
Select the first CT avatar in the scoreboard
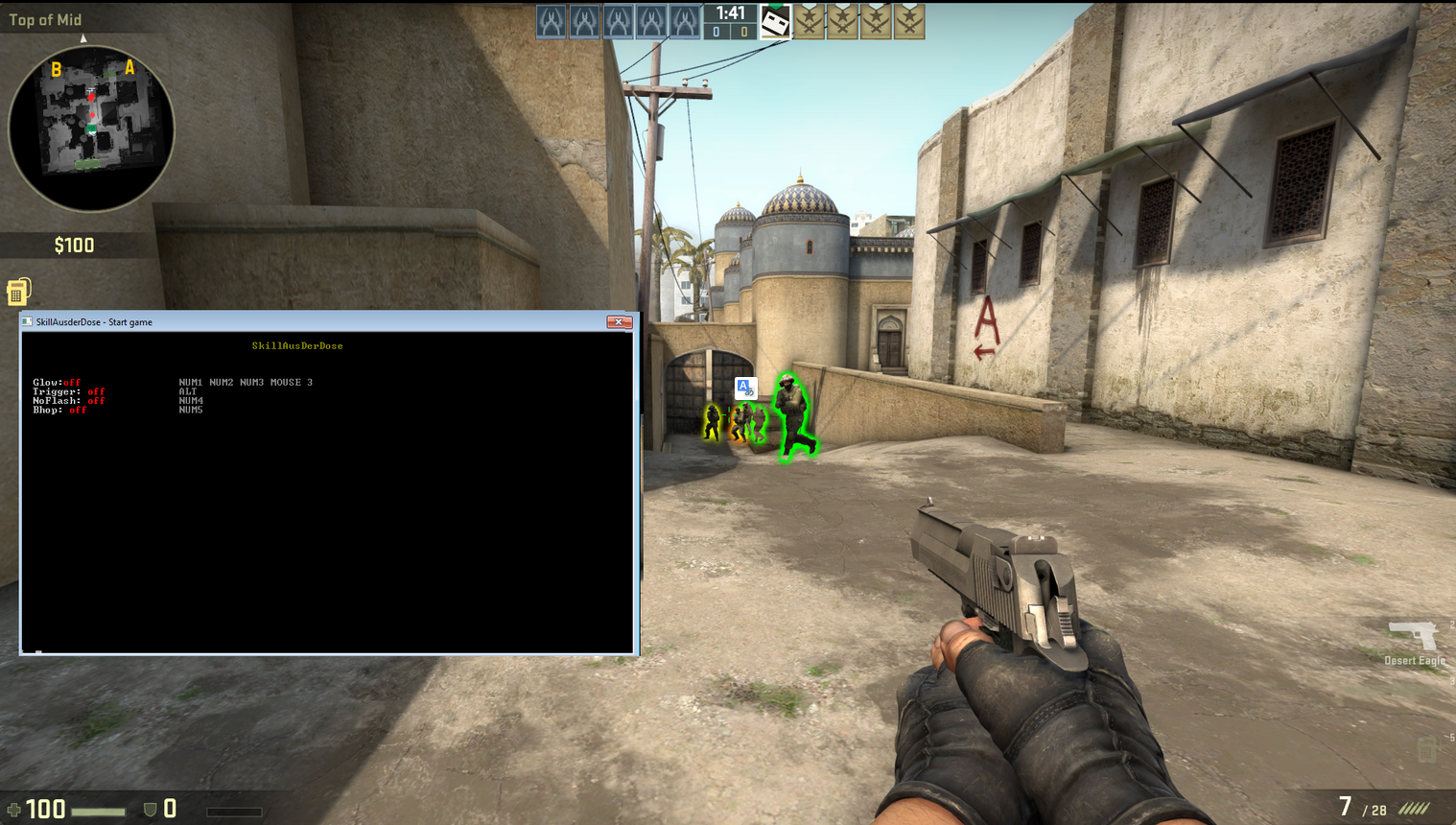pos(550,21)
